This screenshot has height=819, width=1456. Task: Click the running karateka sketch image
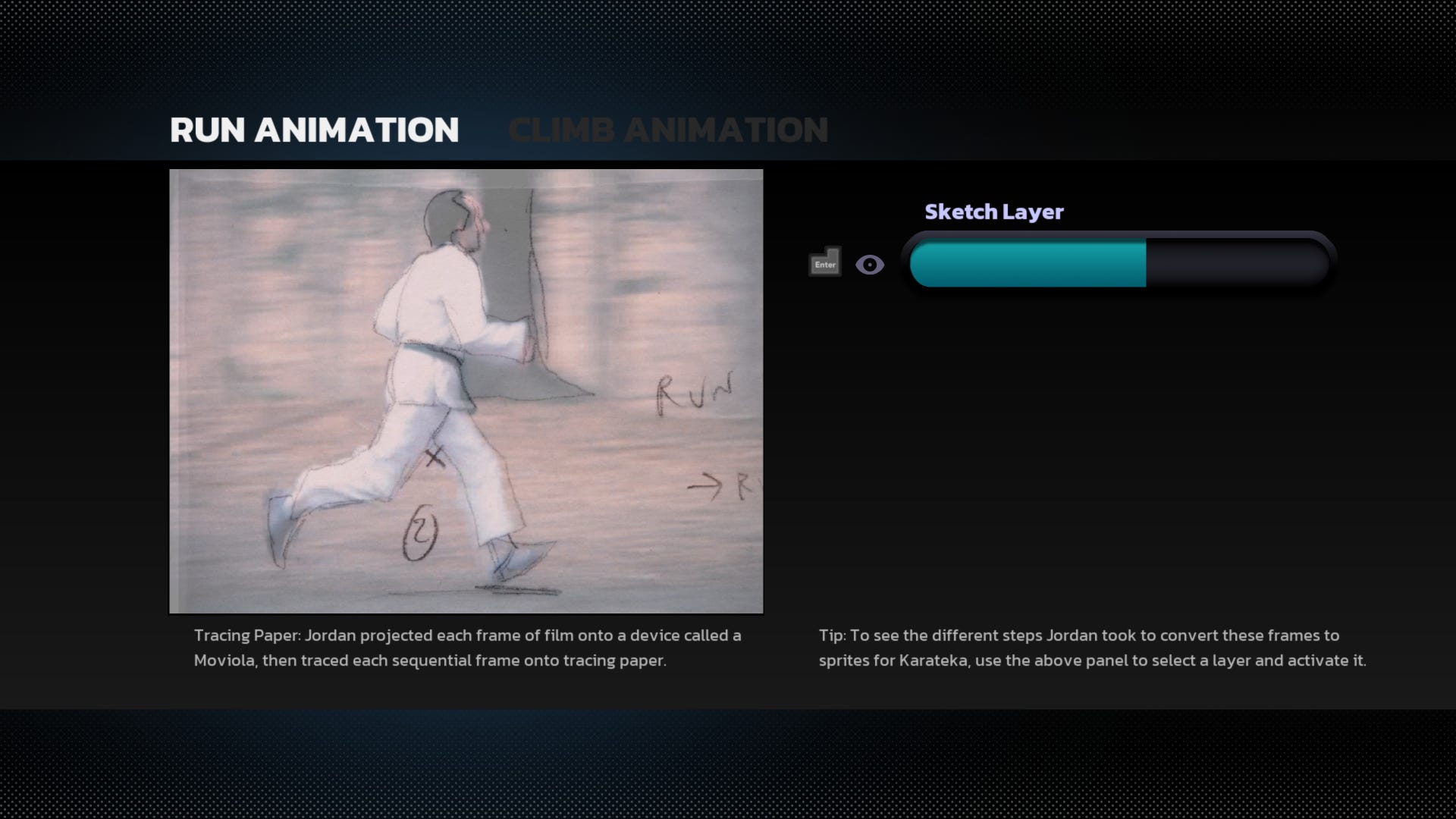coord(466,391)
